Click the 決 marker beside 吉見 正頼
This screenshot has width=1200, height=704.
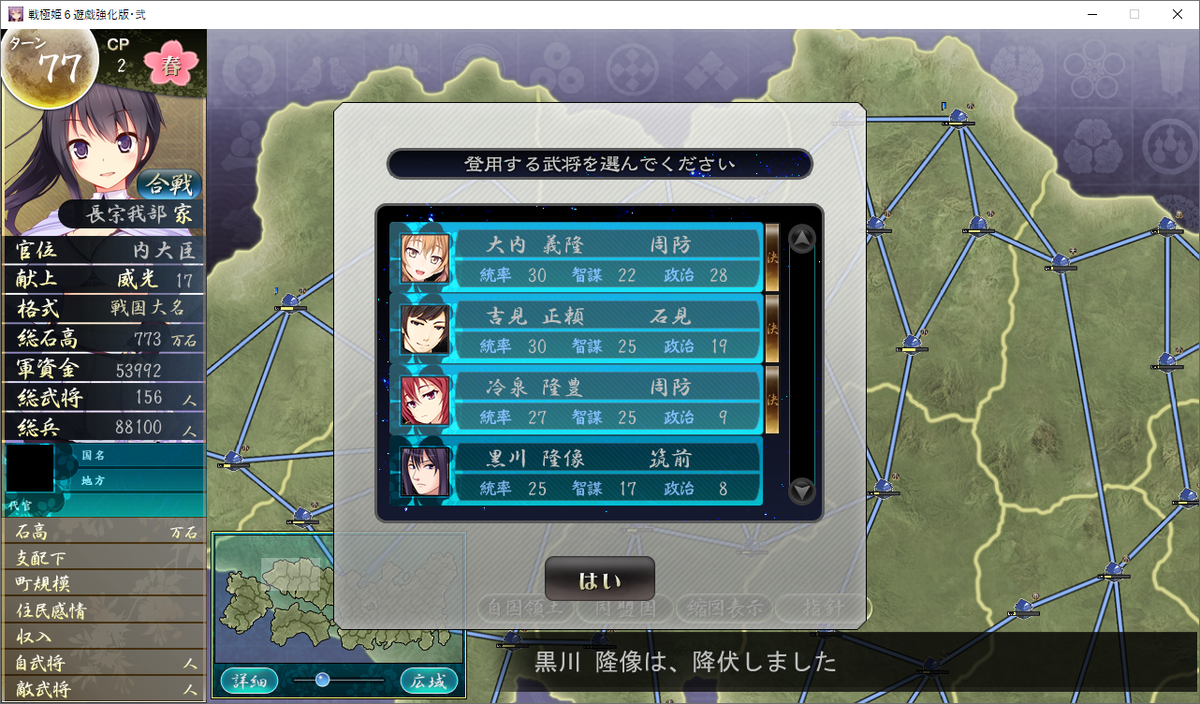pos(772,328)
